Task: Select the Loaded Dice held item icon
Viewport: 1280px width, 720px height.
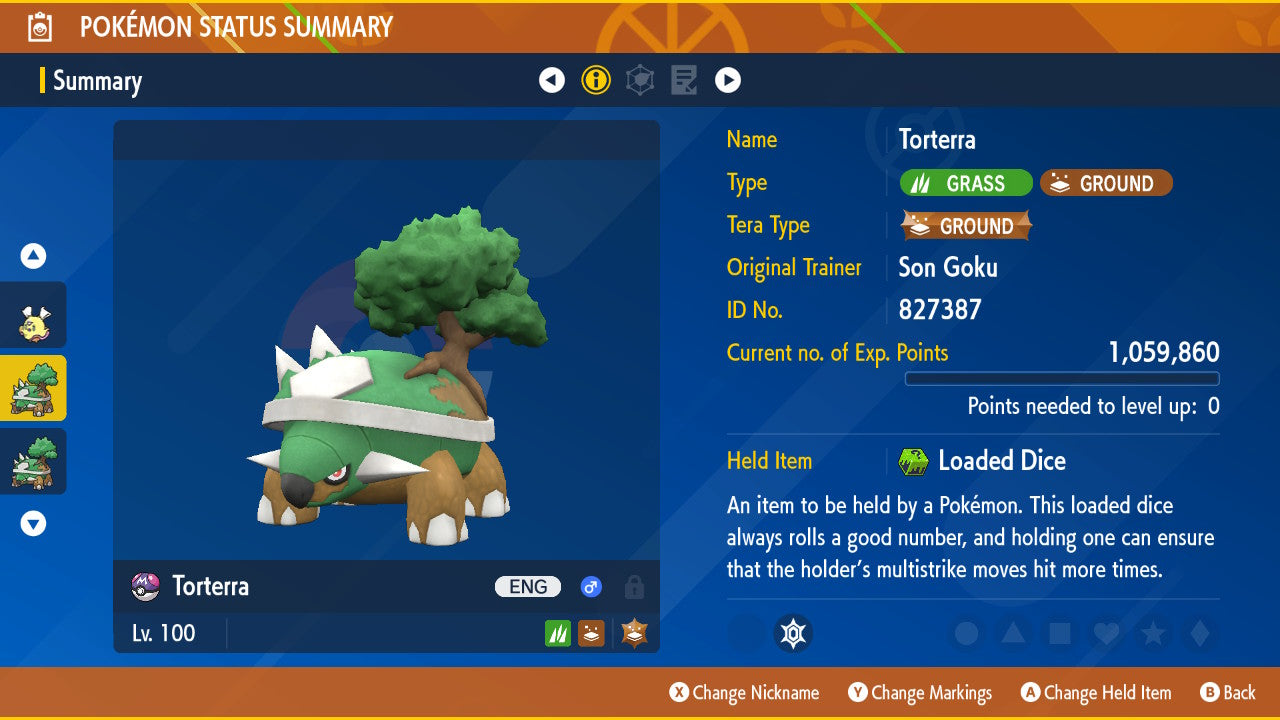Action: coord(914,461)
